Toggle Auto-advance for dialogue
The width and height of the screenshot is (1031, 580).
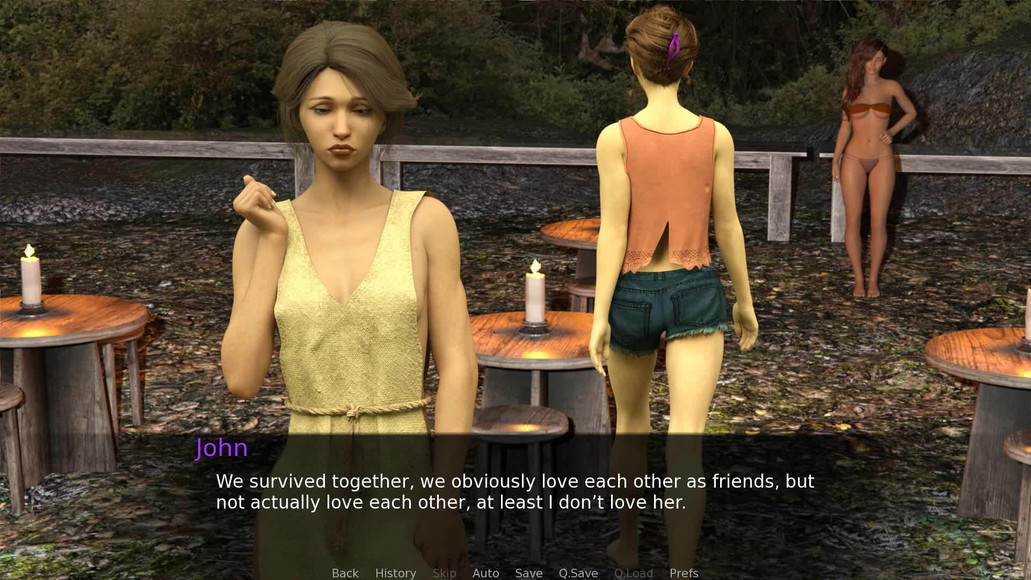pyautogui.click(x=485, y=573)
